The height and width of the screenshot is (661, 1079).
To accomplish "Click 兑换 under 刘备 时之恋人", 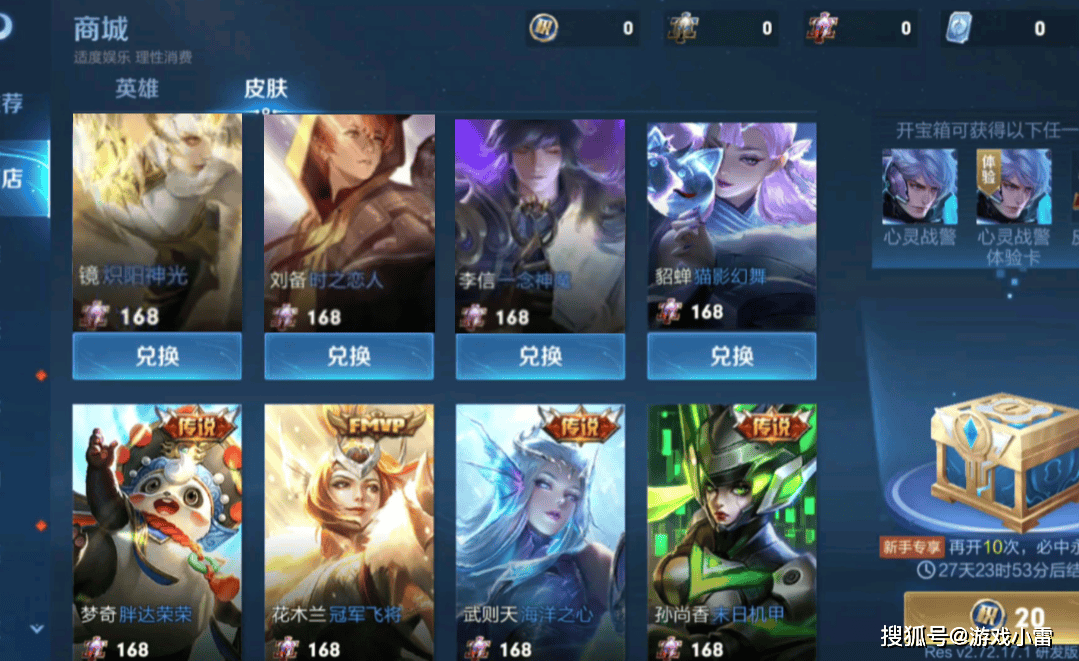I will (349, 356).
